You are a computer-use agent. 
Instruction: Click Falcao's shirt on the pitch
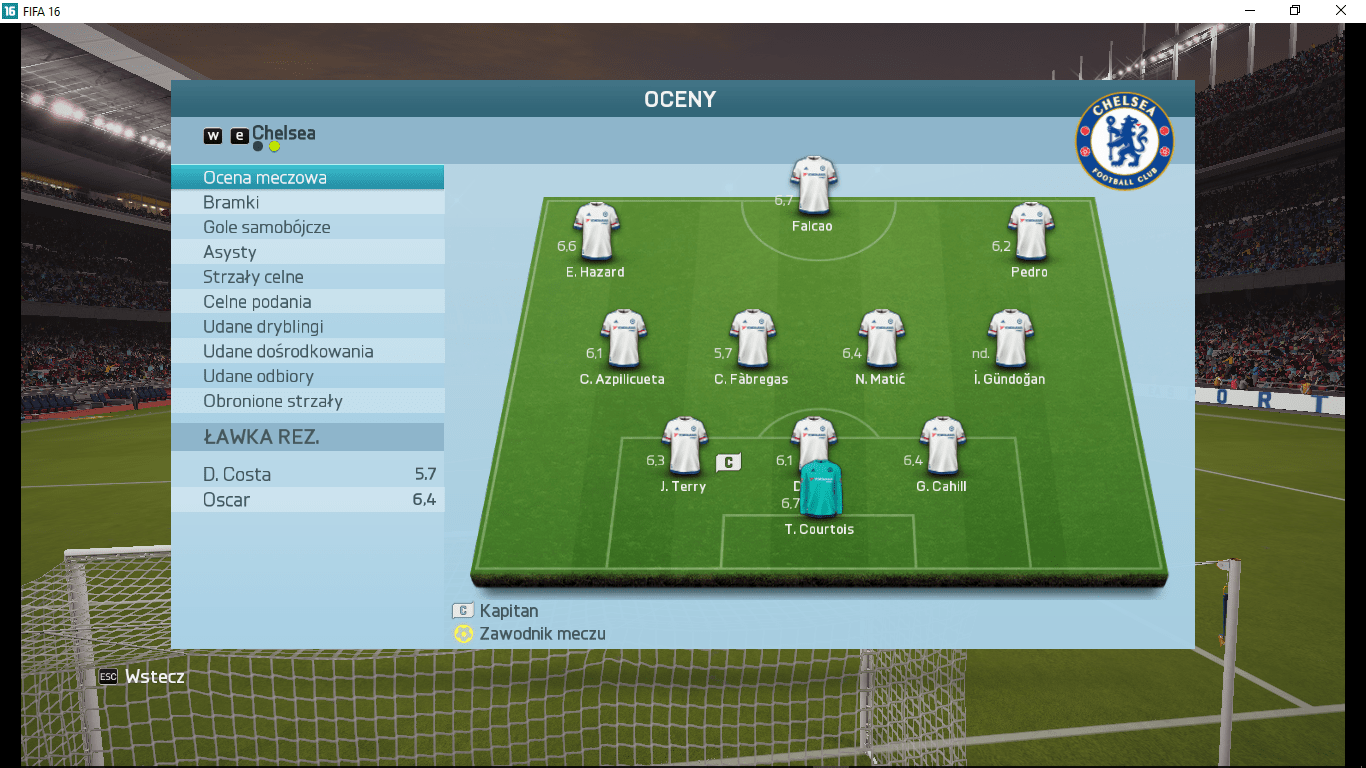tap(813, 185)
